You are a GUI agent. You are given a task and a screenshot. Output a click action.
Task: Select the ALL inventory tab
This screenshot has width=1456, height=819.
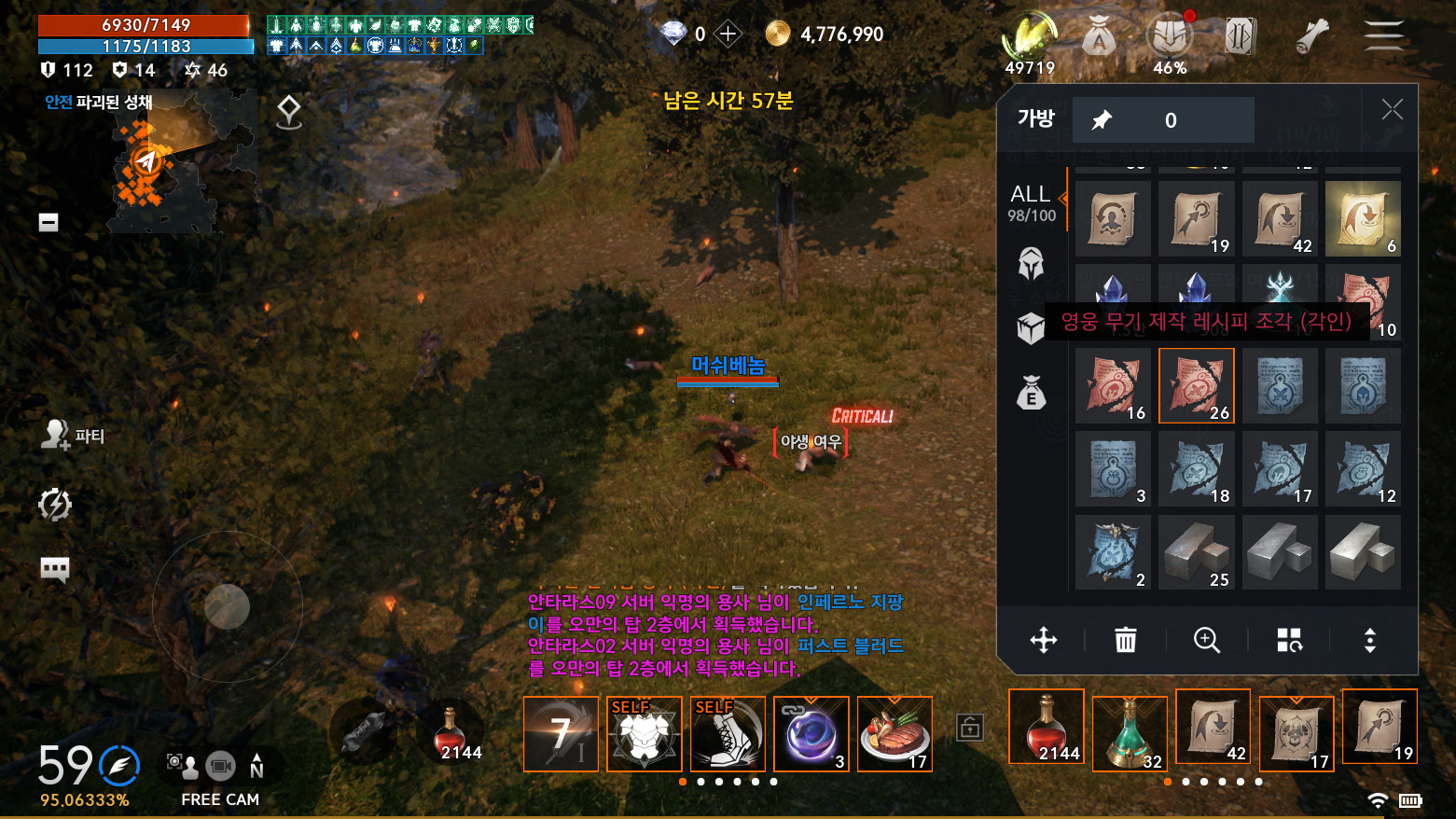point(1031,201)
